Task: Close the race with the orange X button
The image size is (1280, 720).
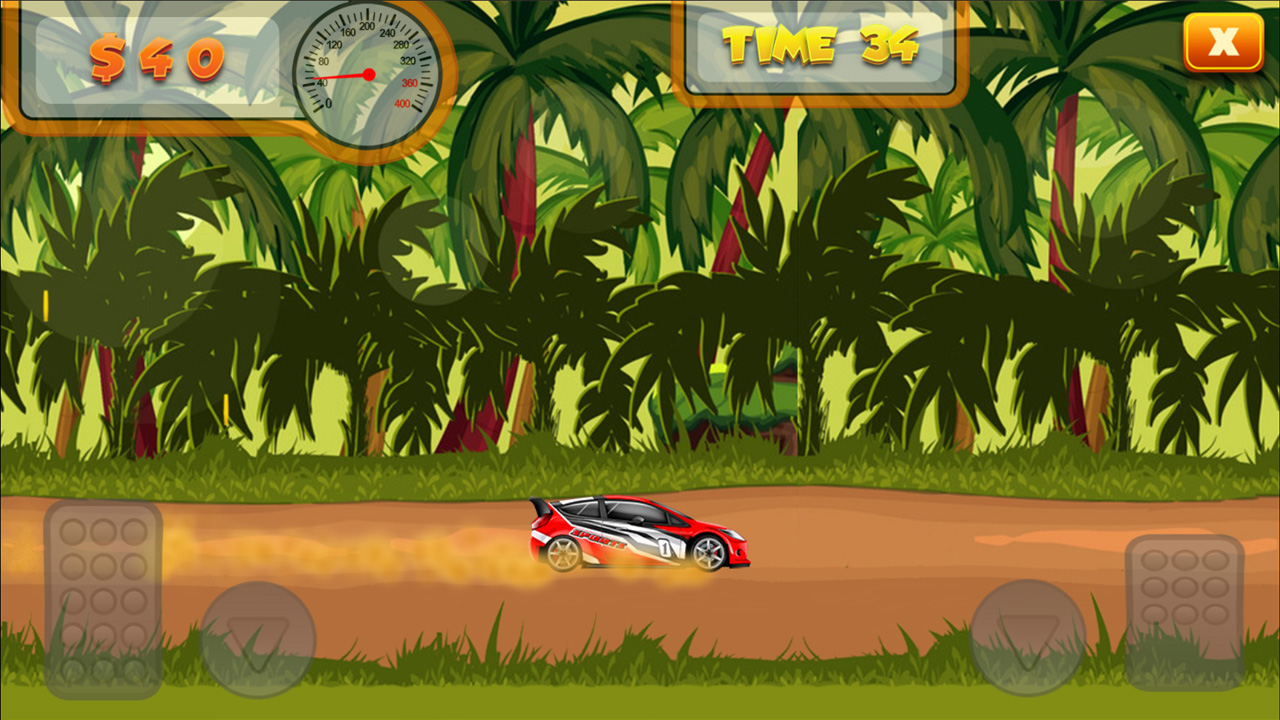Action: pyautogui.click(x=1223, y=42)
